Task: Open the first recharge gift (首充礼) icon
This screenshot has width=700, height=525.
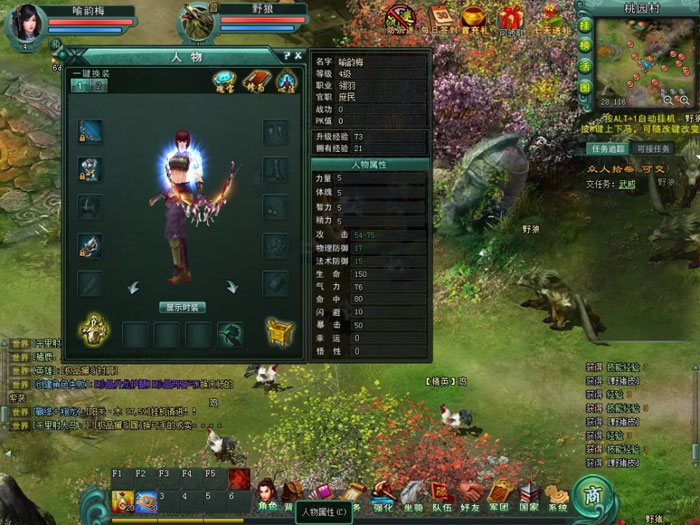Action: (x=474, y=17)
